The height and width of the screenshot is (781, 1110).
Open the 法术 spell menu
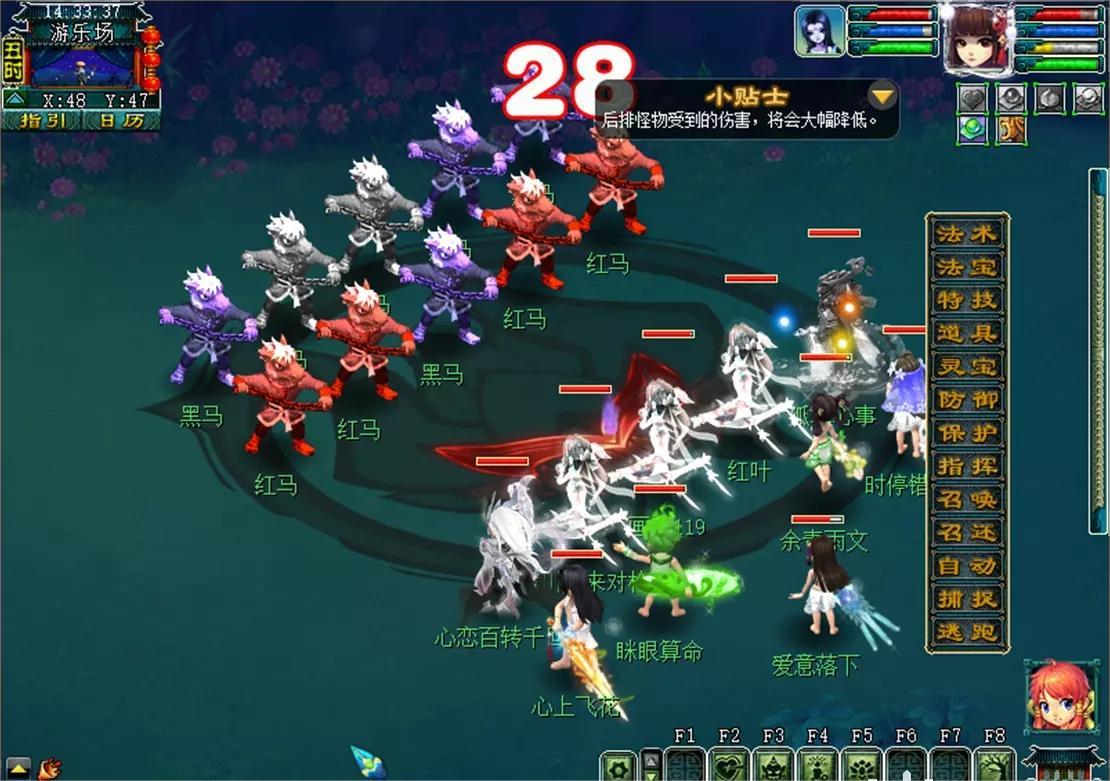(966, 235)
